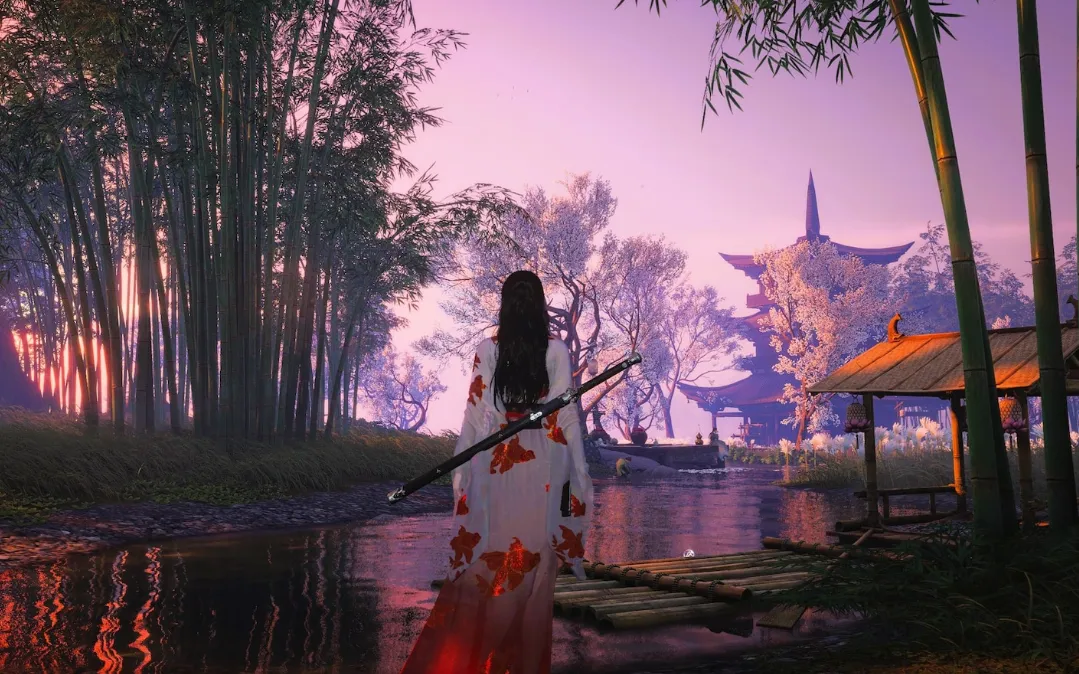Click the white interaction marker above the raft
Screen dimensions: 1079x674
(687, 553)
